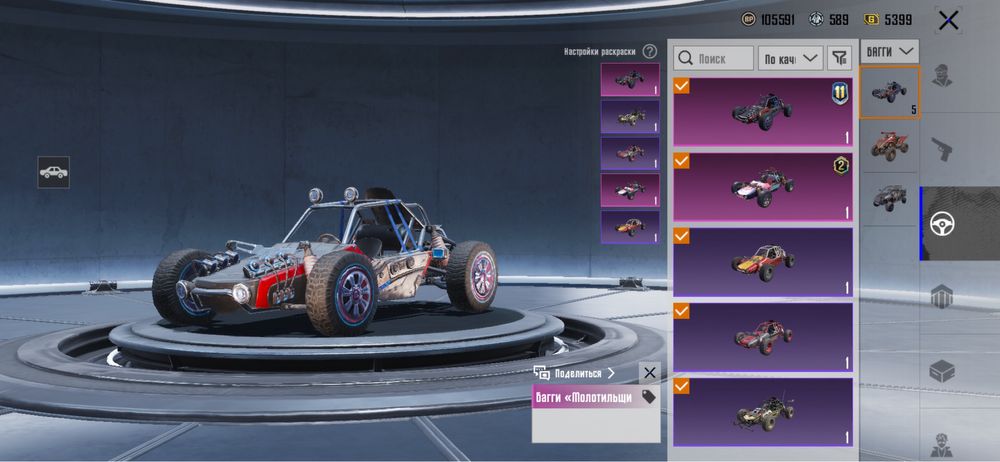Show the paint settings help question mark
This screenshot has width=1000, height=462.
tap(650, 51)
